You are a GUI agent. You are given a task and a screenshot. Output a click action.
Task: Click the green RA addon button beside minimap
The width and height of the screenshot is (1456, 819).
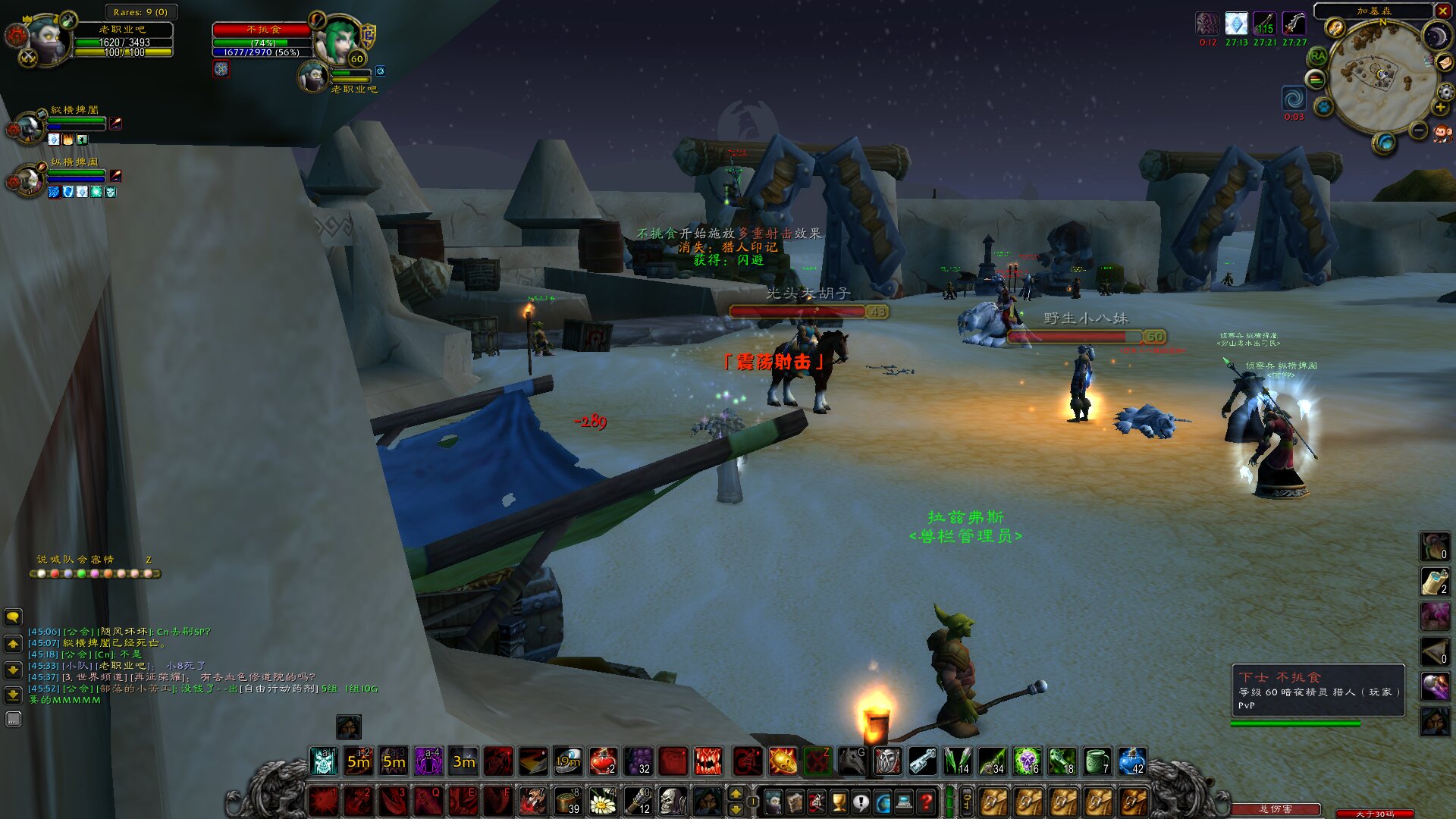pyautogui.click(x=1317, y=56)
